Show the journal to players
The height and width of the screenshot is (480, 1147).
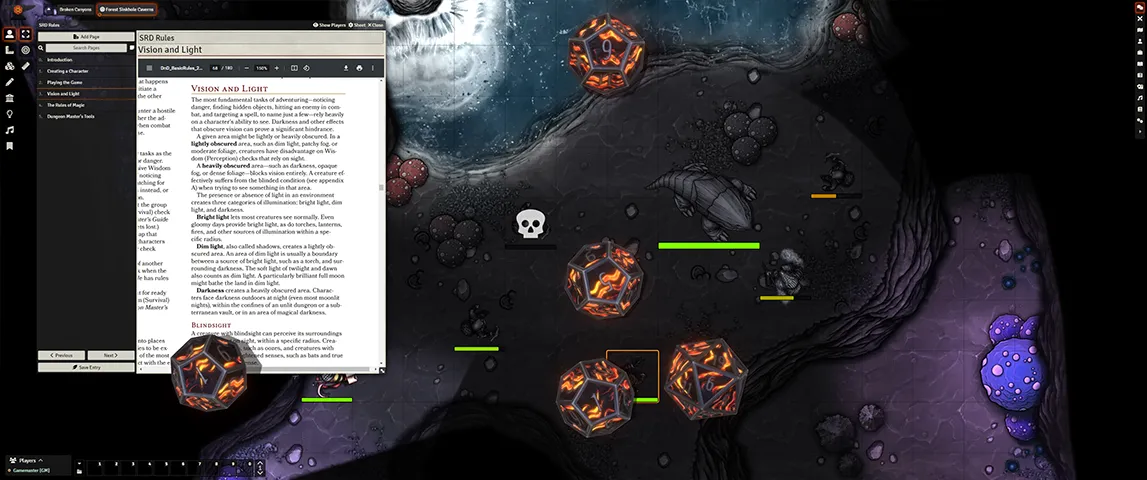pyautogui.click(x=329, y=24)
